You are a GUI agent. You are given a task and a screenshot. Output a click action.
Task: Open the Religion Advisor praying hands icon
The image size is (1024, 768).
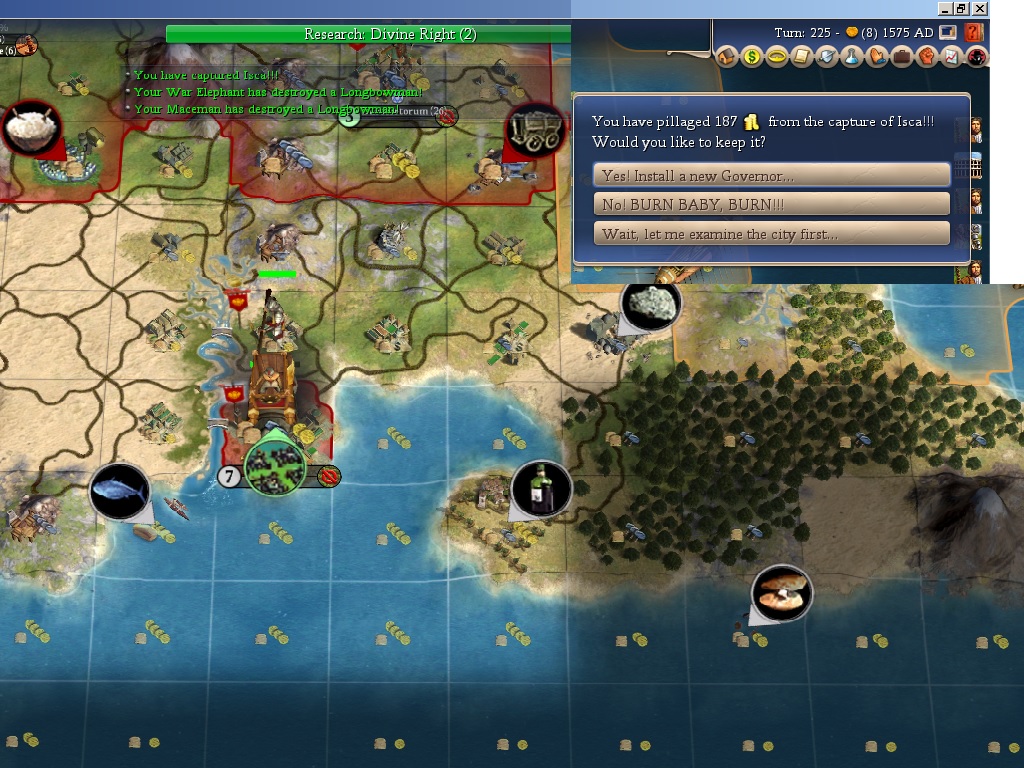[x=876, y=57]
